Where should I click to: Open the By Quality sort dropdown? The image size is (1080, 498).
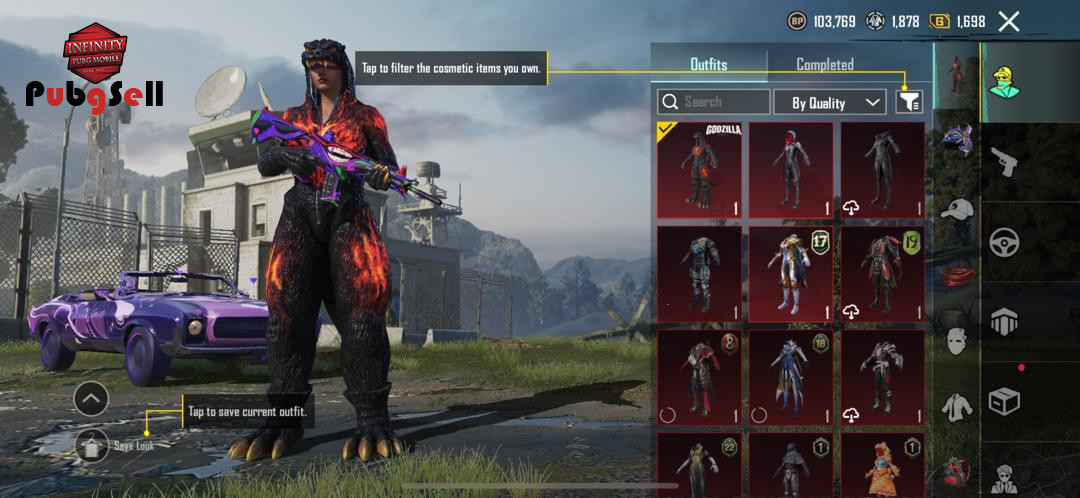[x=829, y=102]
